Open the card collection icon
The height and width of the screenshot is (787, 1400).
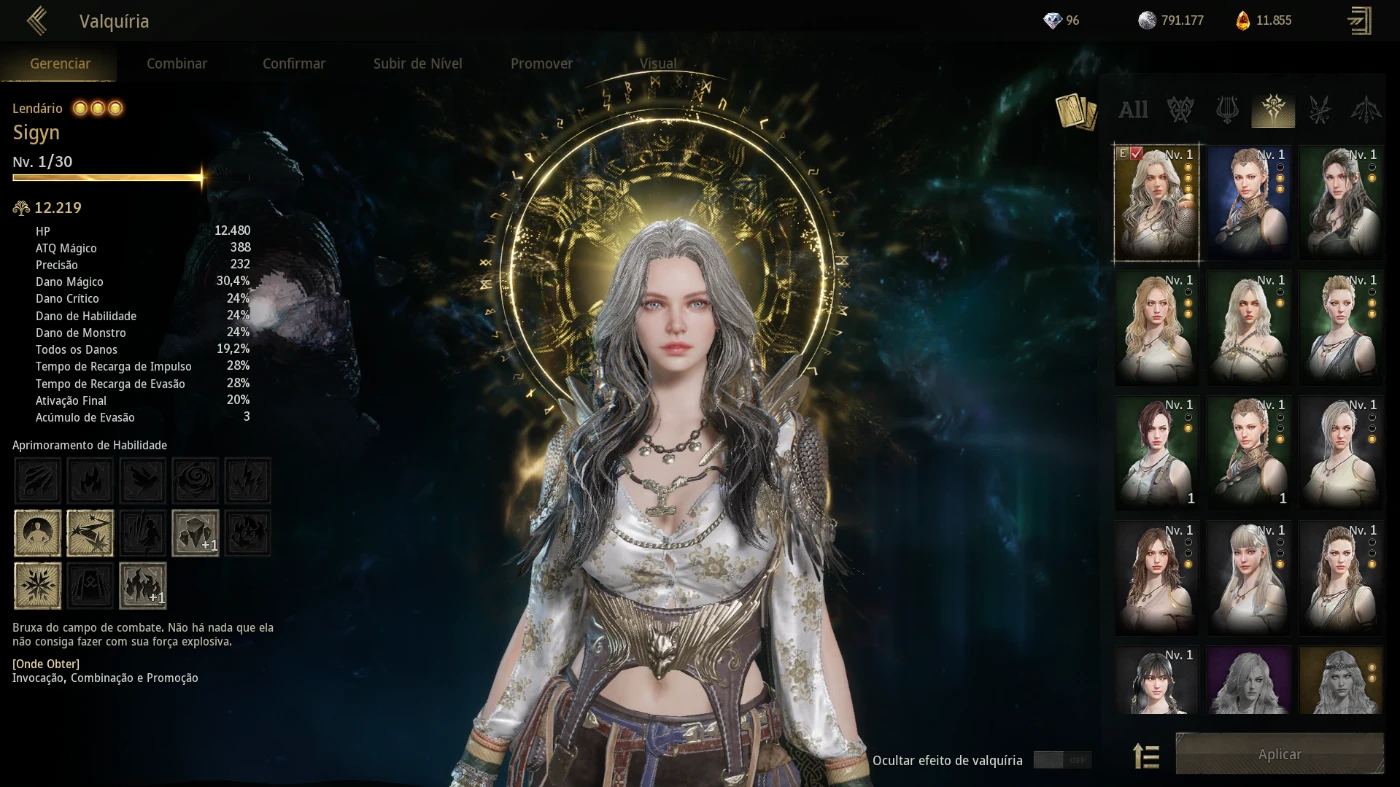pos(1076,111)
